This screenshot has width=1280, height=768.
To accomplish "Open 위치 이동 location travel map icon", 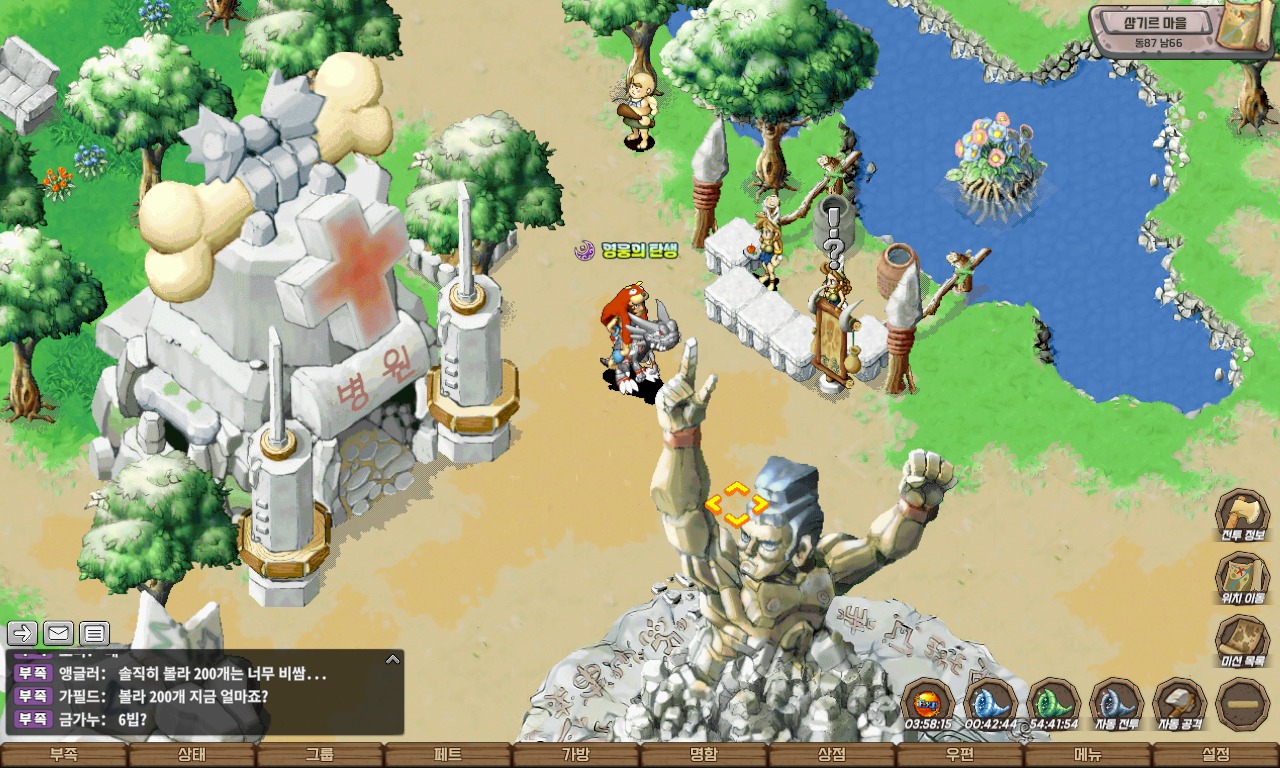I will point(1242,579).
